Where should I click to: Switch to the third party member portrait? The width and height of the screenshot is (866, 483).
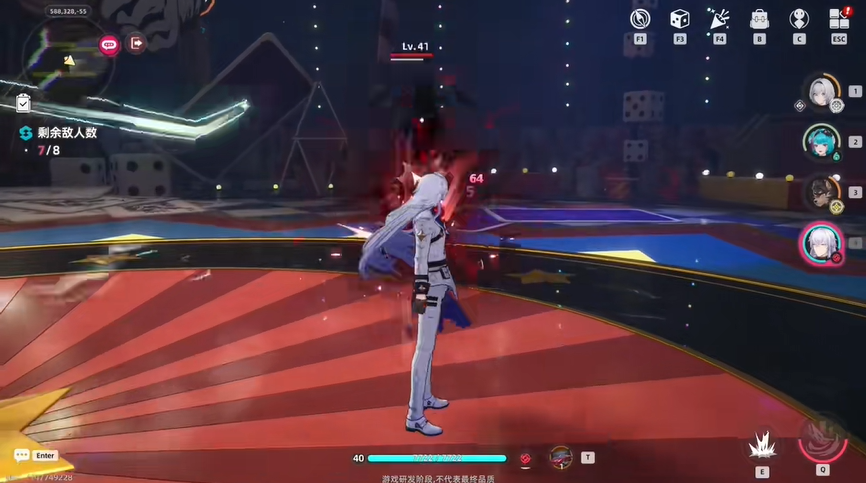click(822, 192)
